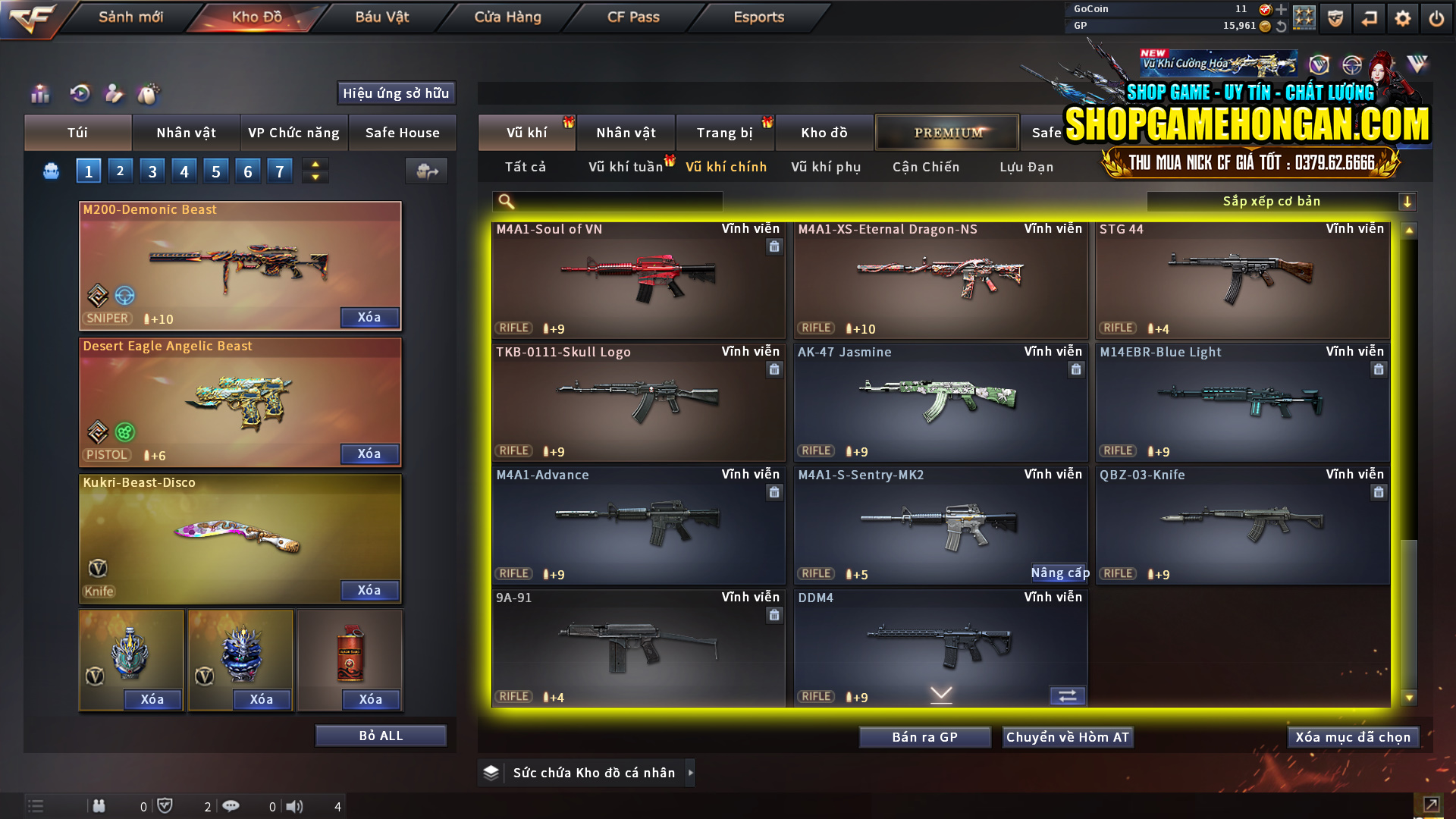The image size is (1456, 819).
Task: Open the ranking stats icon above Túi tab
Action: pyautogui.click(x=39, y=93)
